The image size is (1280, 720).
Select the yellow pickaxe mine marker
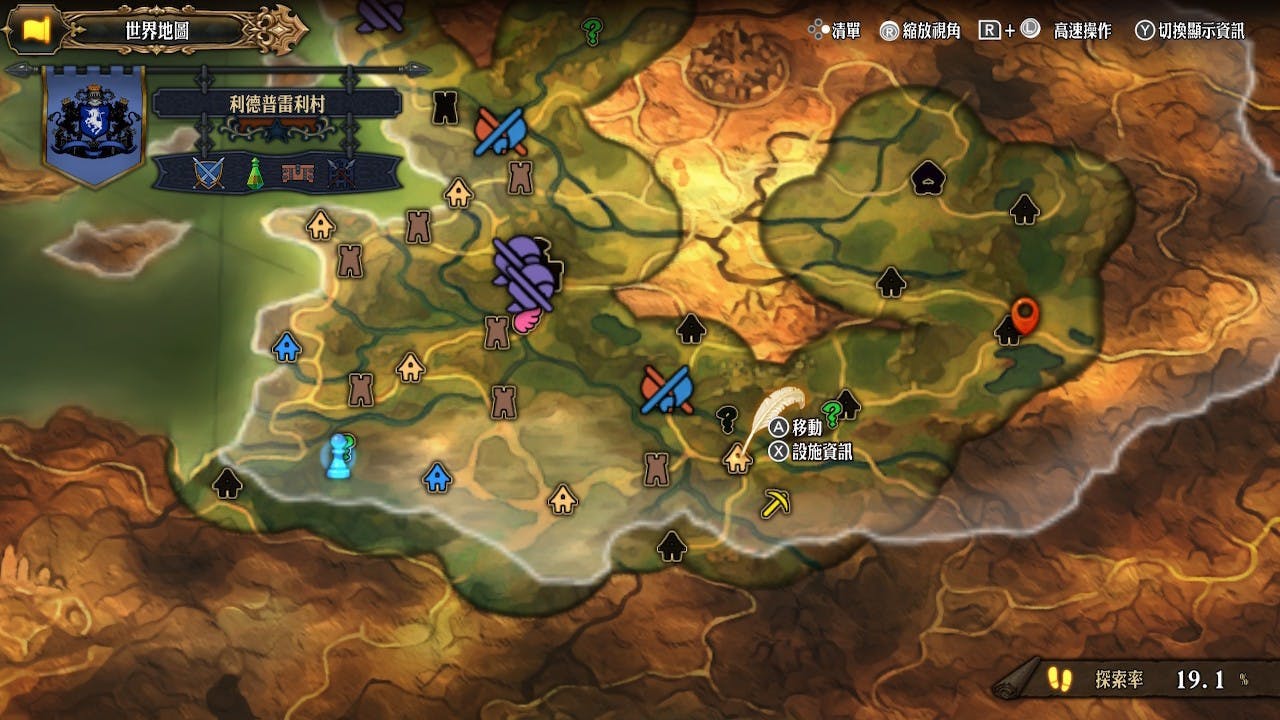click(775, 502)
